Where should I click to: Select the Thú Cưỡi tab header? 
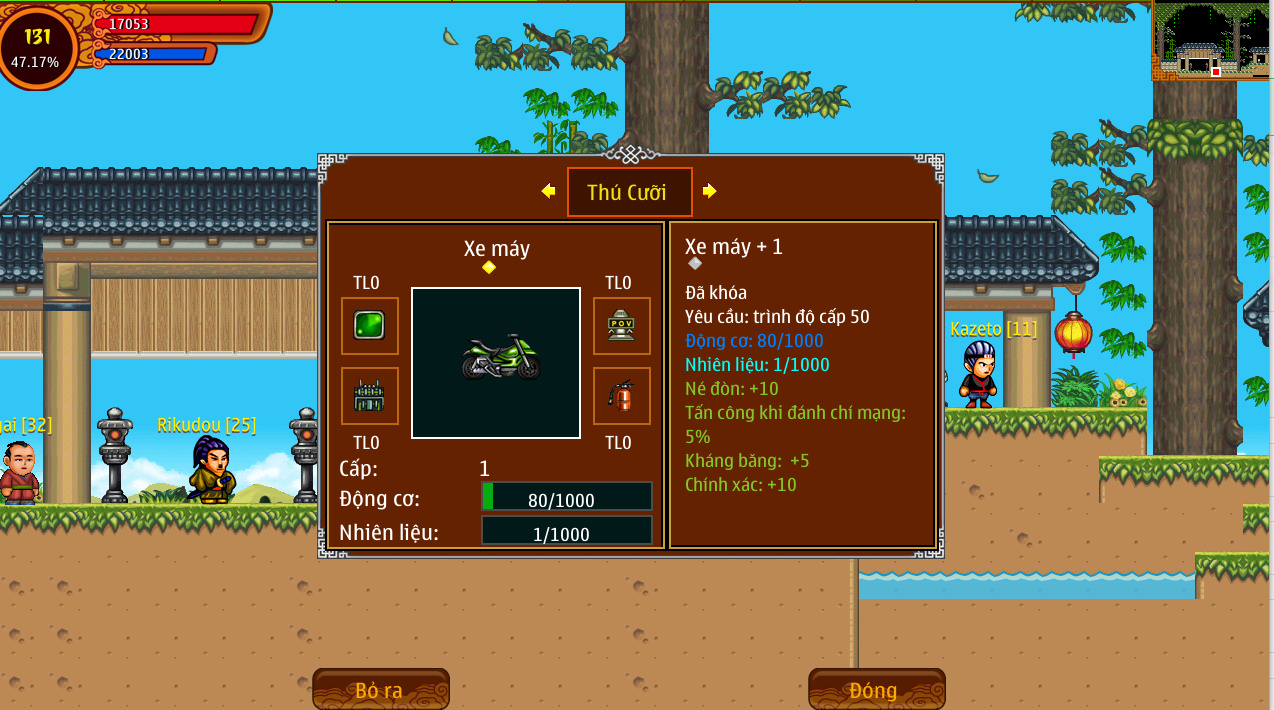coord(629,192)
